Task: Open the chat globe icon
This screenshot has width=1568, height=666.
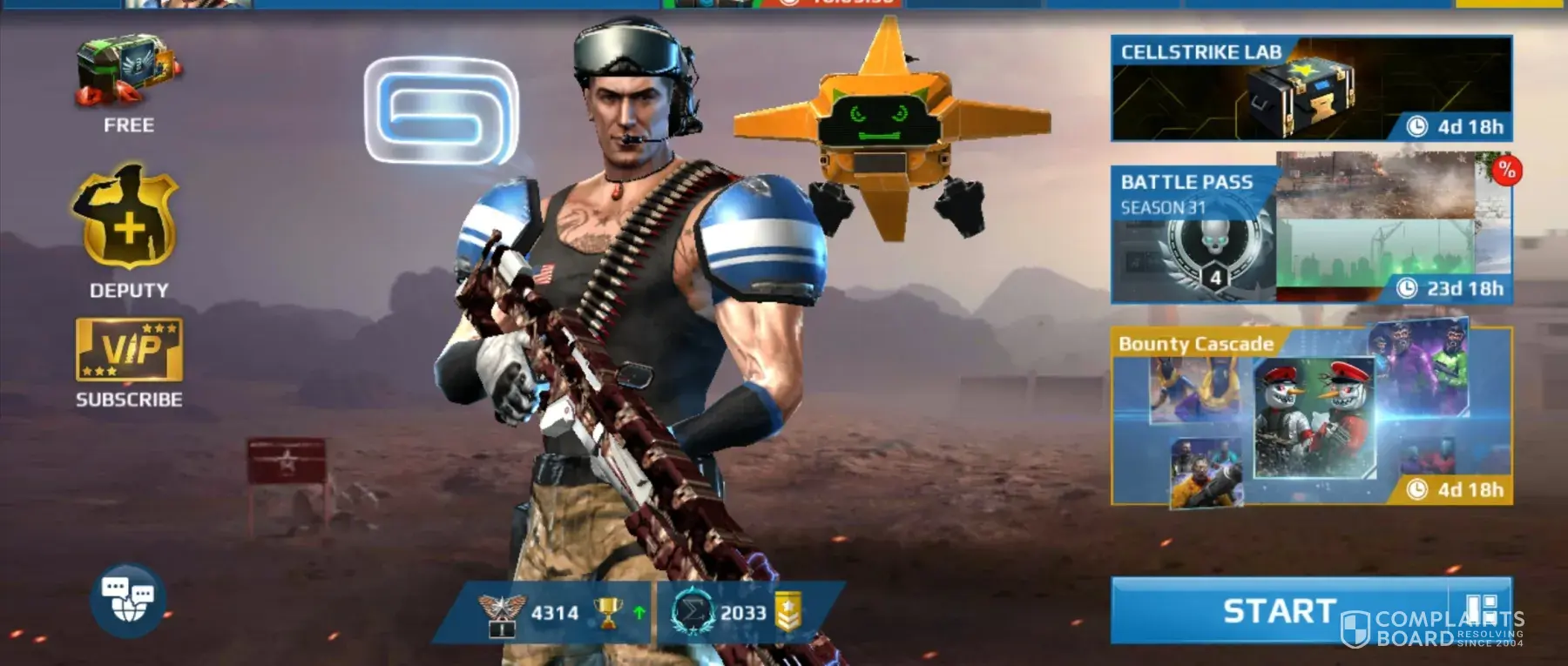Action: click(128, 599)
